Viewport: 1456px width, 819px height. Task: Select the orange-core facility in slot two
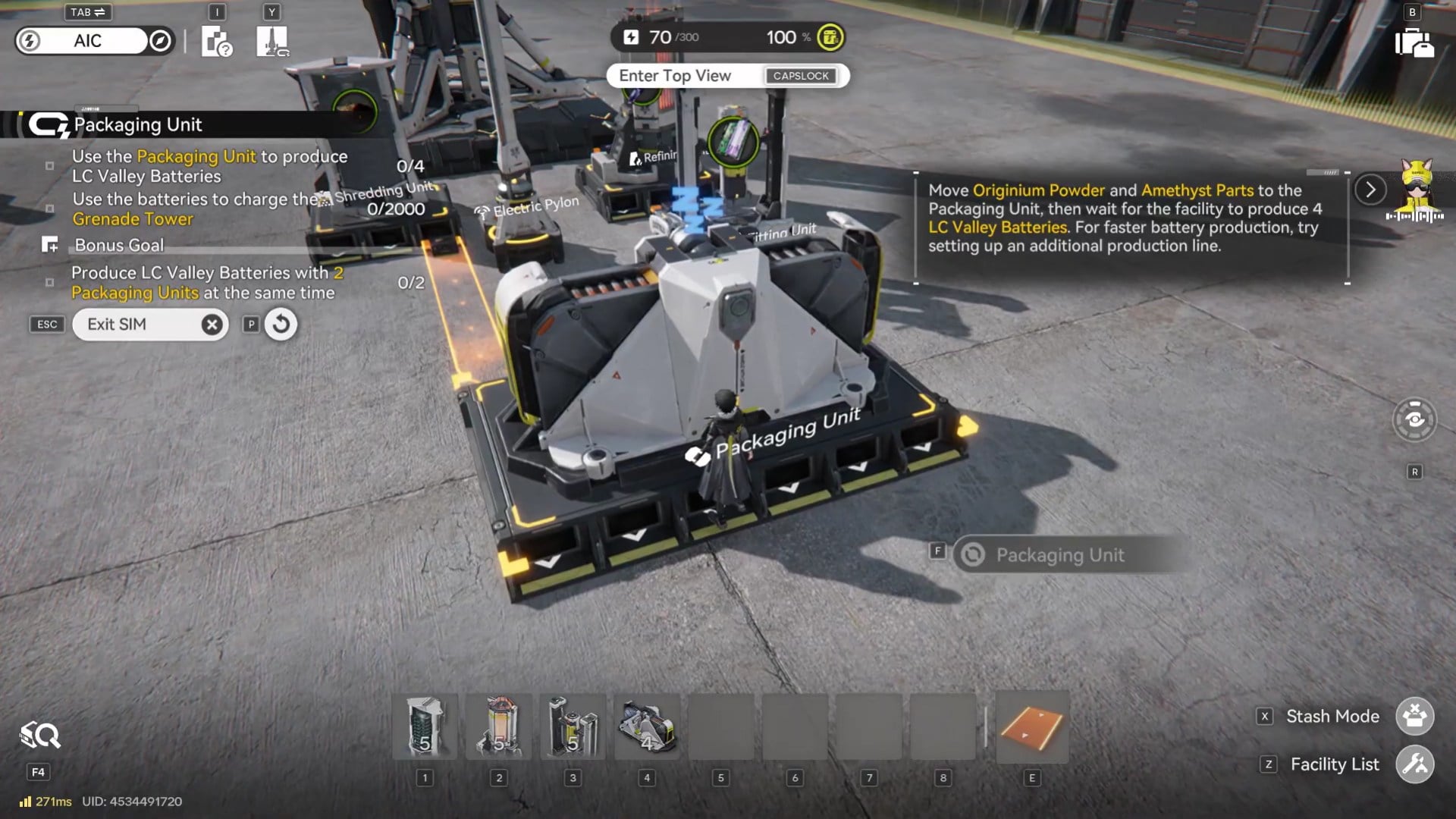[x=498, y=726]
